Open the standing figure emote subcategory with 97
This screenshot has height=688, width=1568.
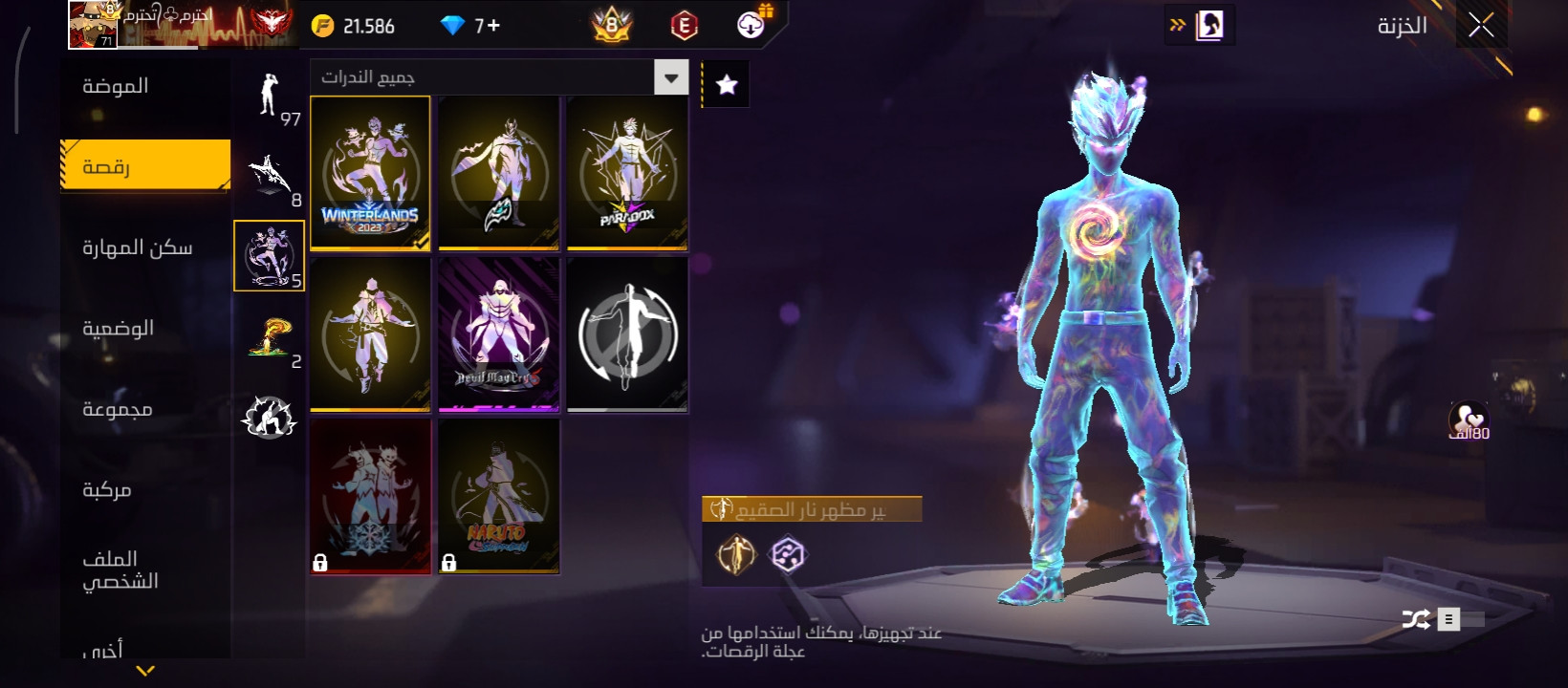click(270, 97)
